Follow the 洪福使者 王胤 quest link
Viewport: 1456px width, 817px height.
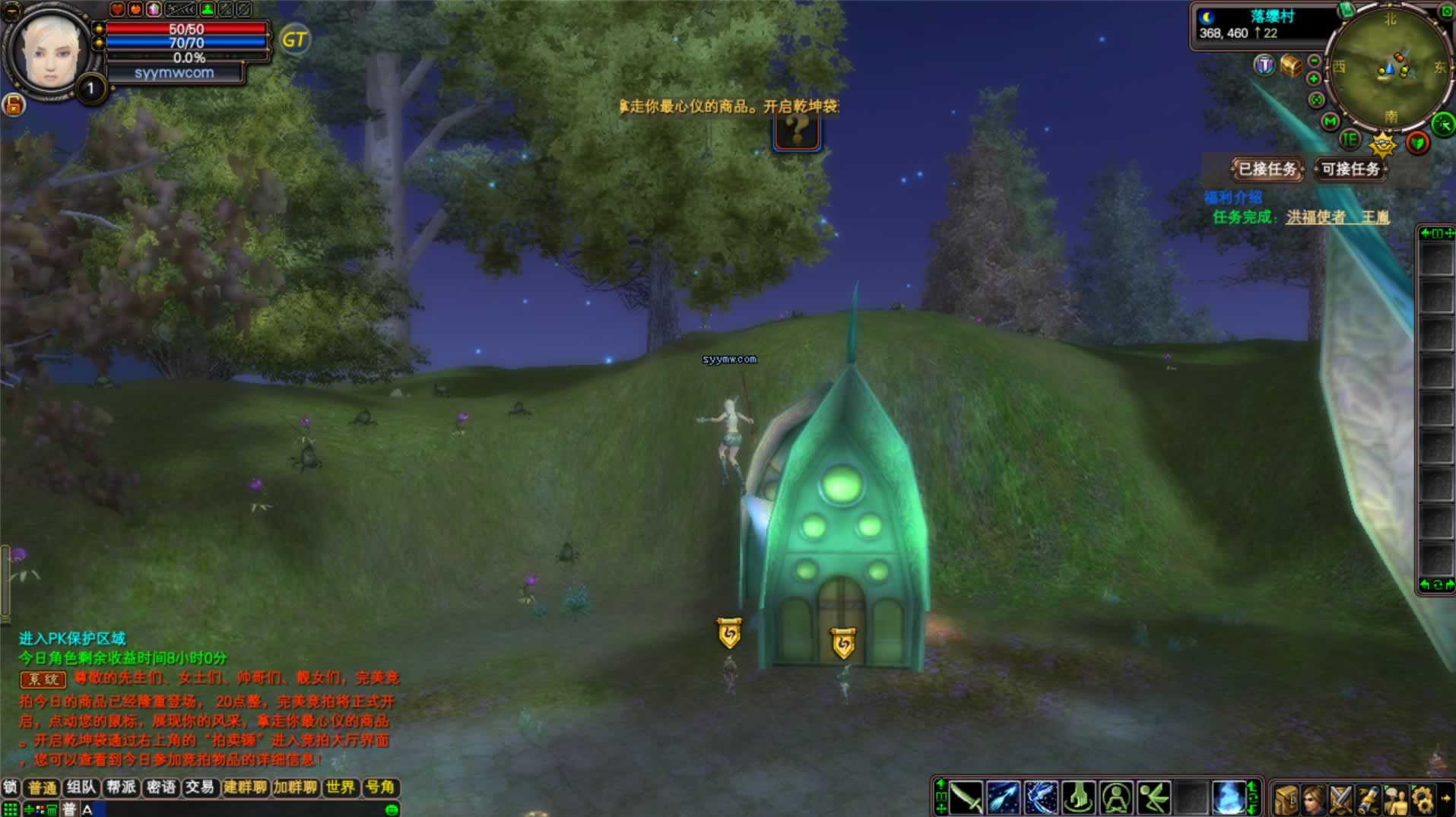click(1337, 217)
